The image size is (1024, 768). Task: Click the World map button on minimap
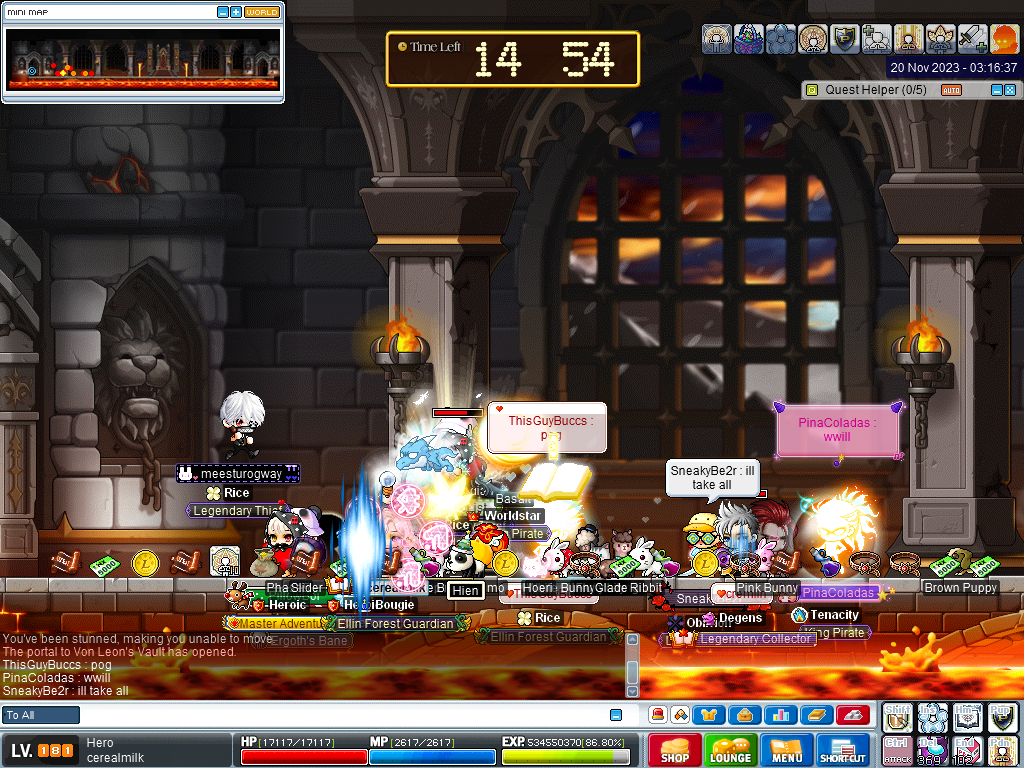pos(262,12)
